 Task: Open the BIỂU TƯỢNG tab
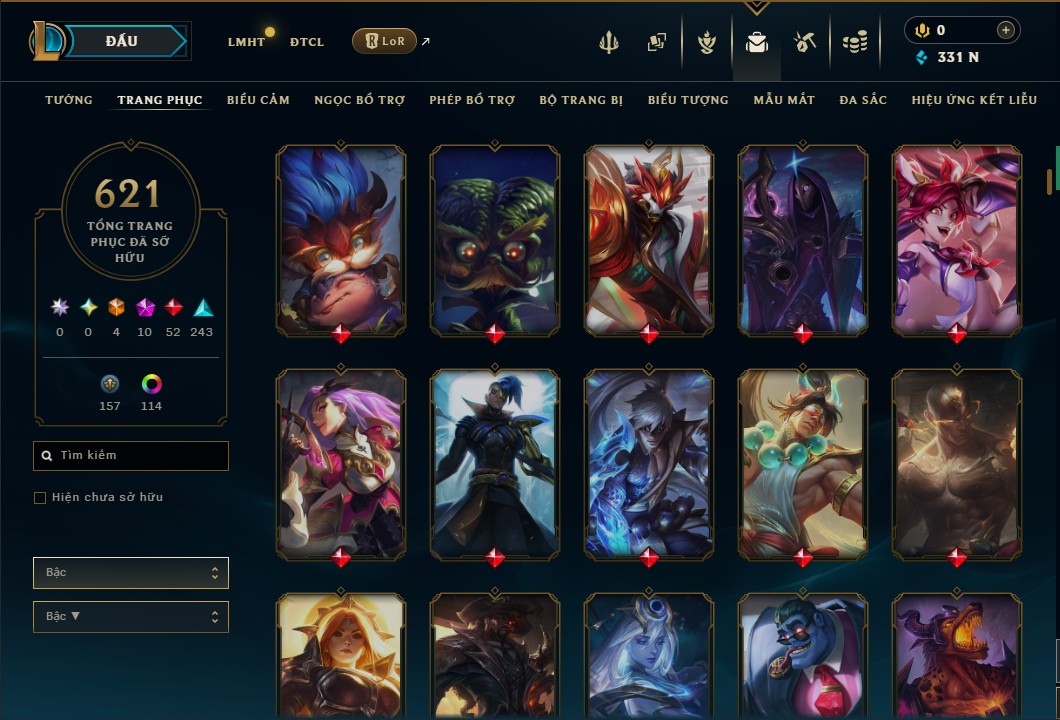click(688, 100)
